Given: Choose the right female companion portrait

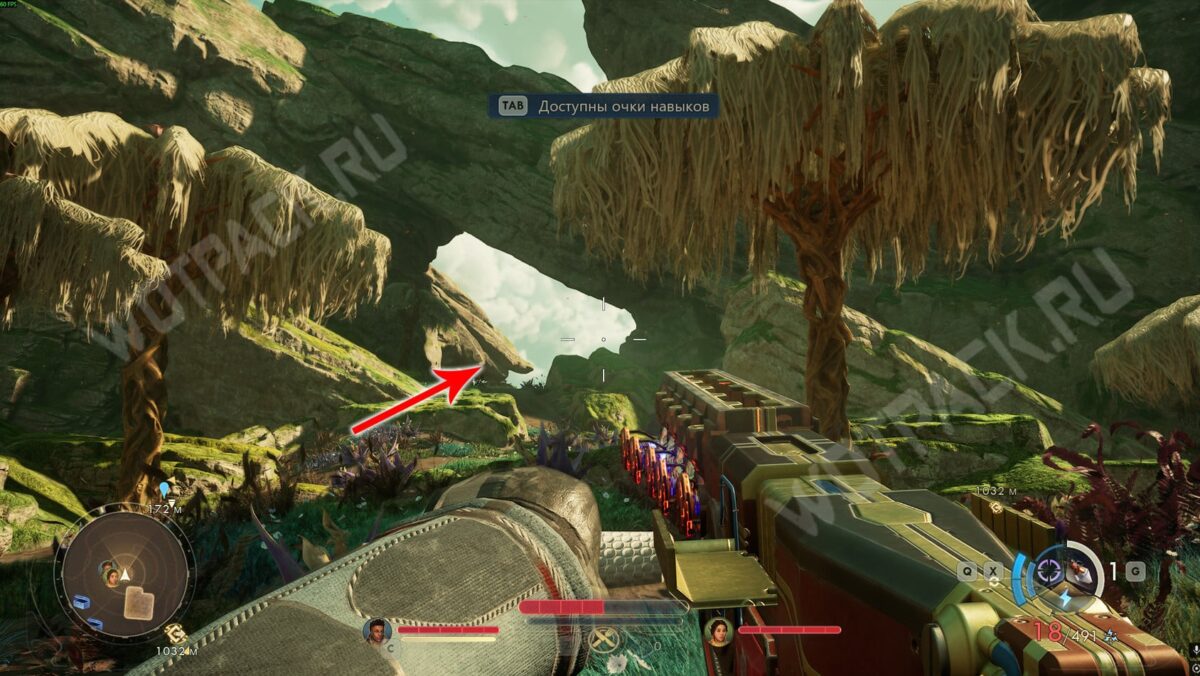Looking at the screenshot, I should click(x=717, y=630).
